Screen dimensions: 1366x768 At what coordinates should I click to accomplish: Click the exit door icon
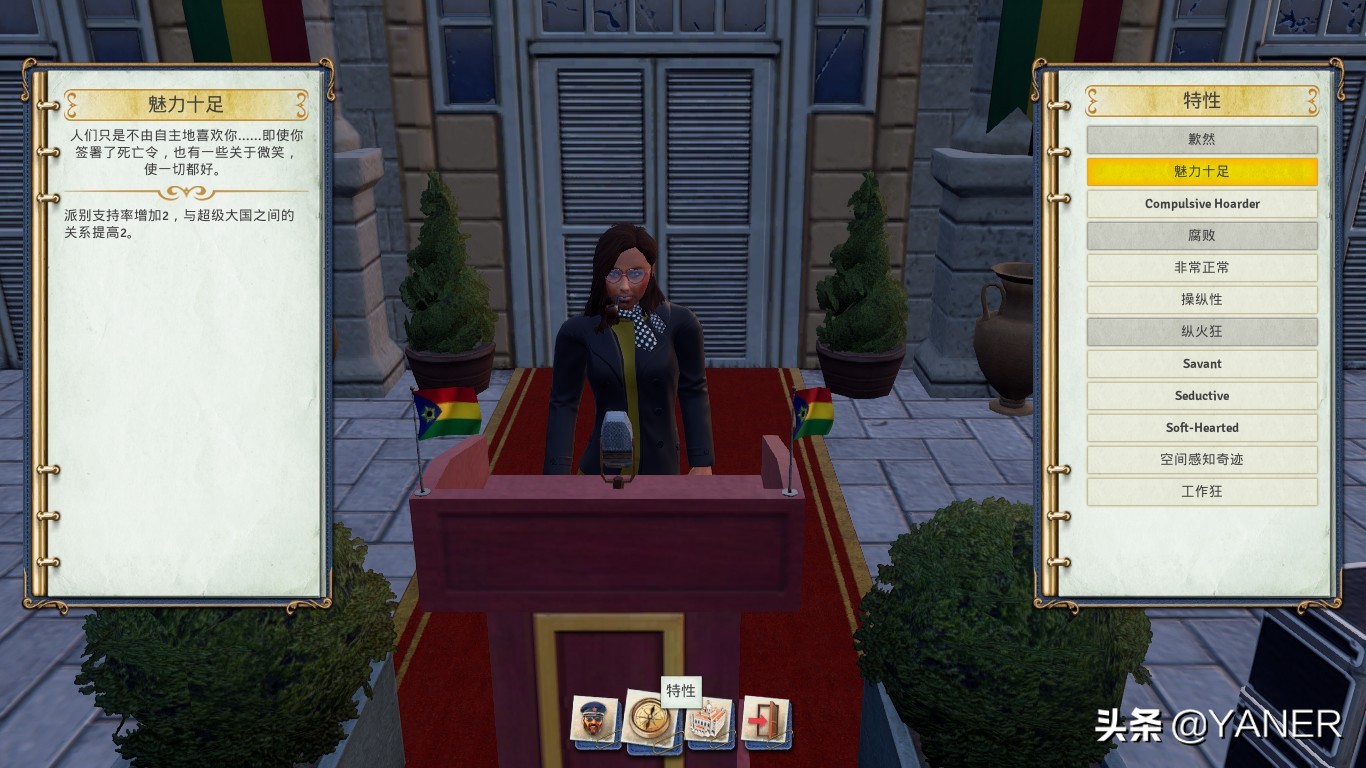coord(766,720)
